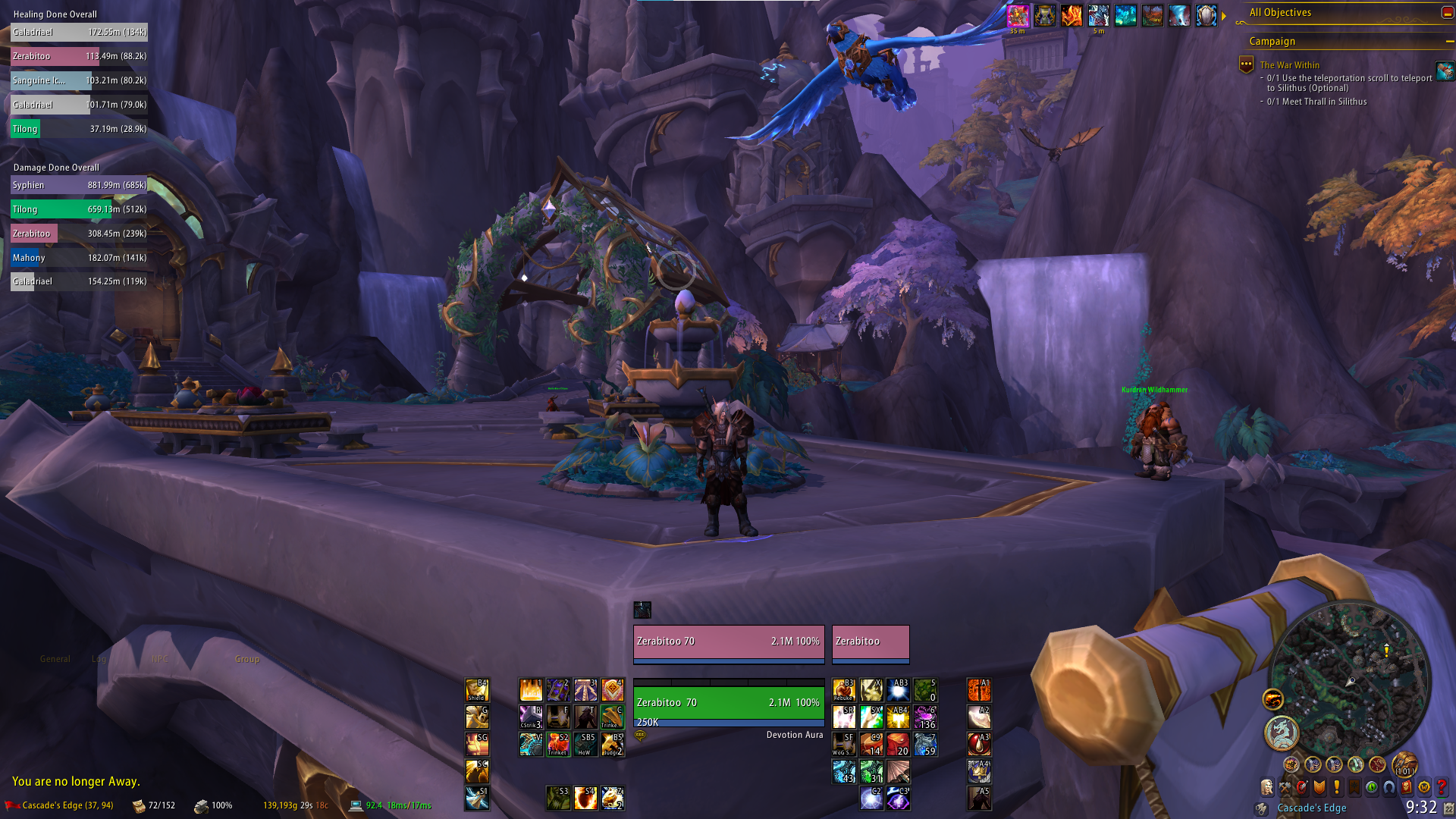The width and height of the screenshot is (1456, 819).
Task: Open the Dungeon Finder green eye icon
Action: (x=1371, y=787)
